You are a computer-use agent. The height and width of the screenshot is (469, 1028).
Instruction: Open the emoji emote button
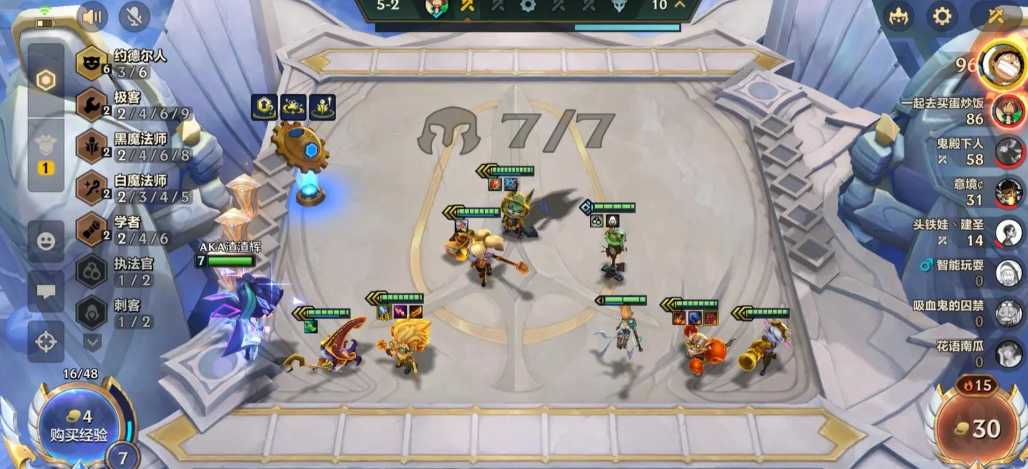coord(45,241)
